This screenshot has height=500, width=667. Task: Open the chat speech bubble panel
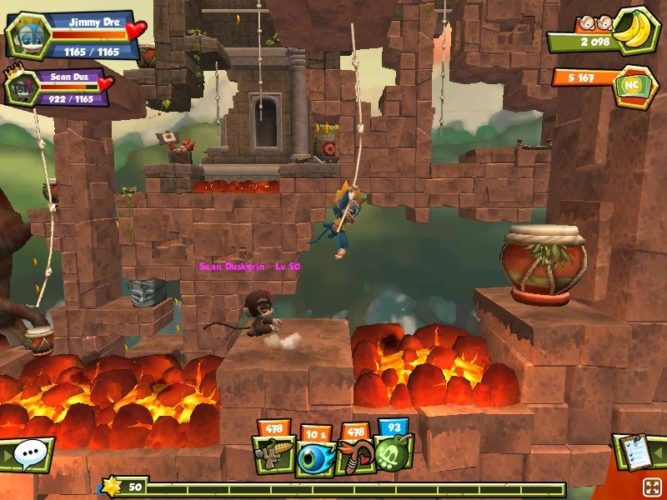(x=25, y=454)
